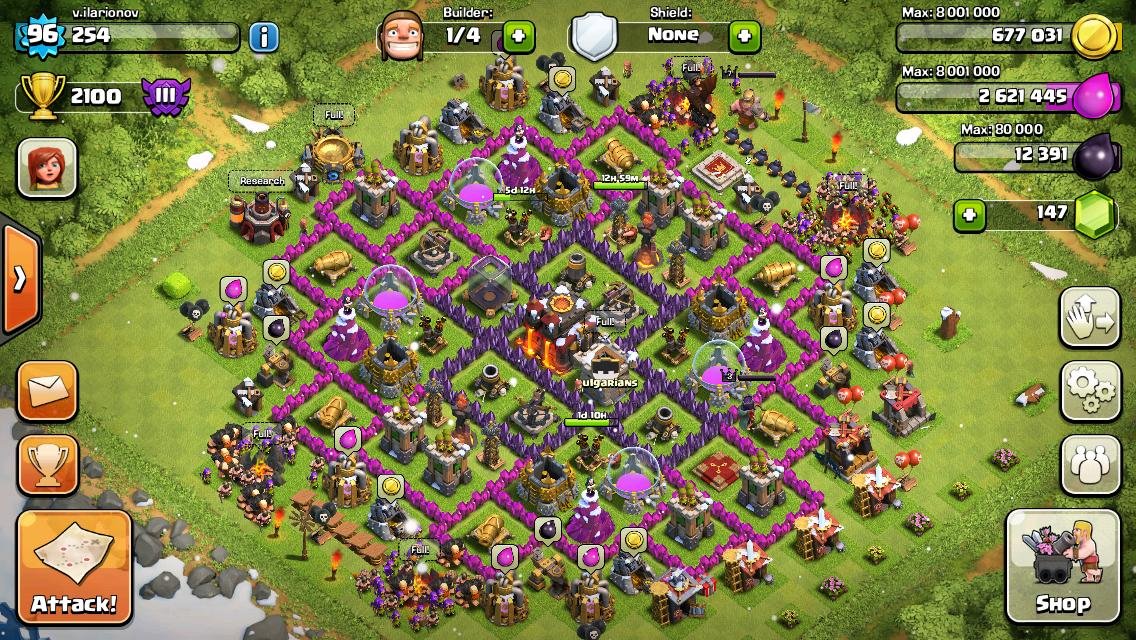Add gems with the green plus button
Image resolution: width=1136 pixels, height=640 pixels.
[968, 214]
